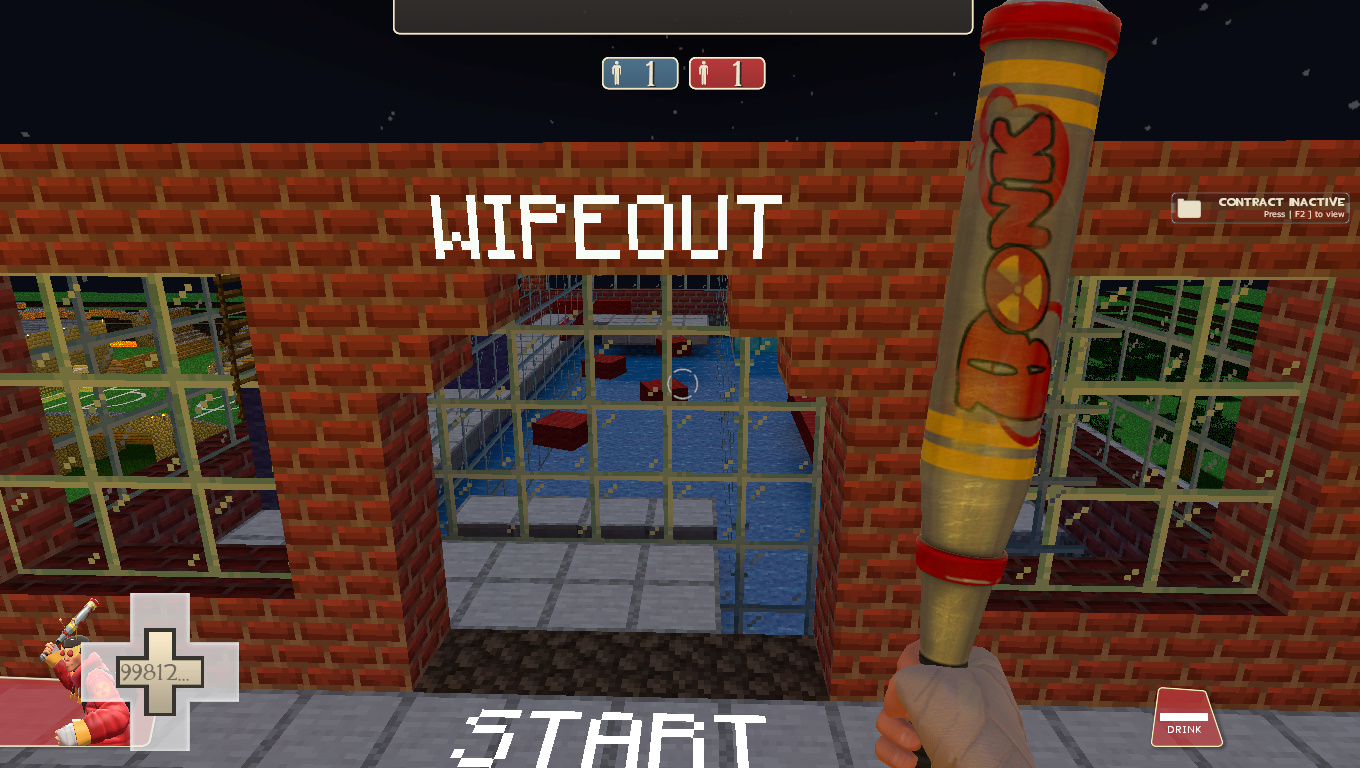The width and height of the screenshot is (1360, 768).
Task: Click the red stripe on the DRINK can
Action: tap(1183, 715)
